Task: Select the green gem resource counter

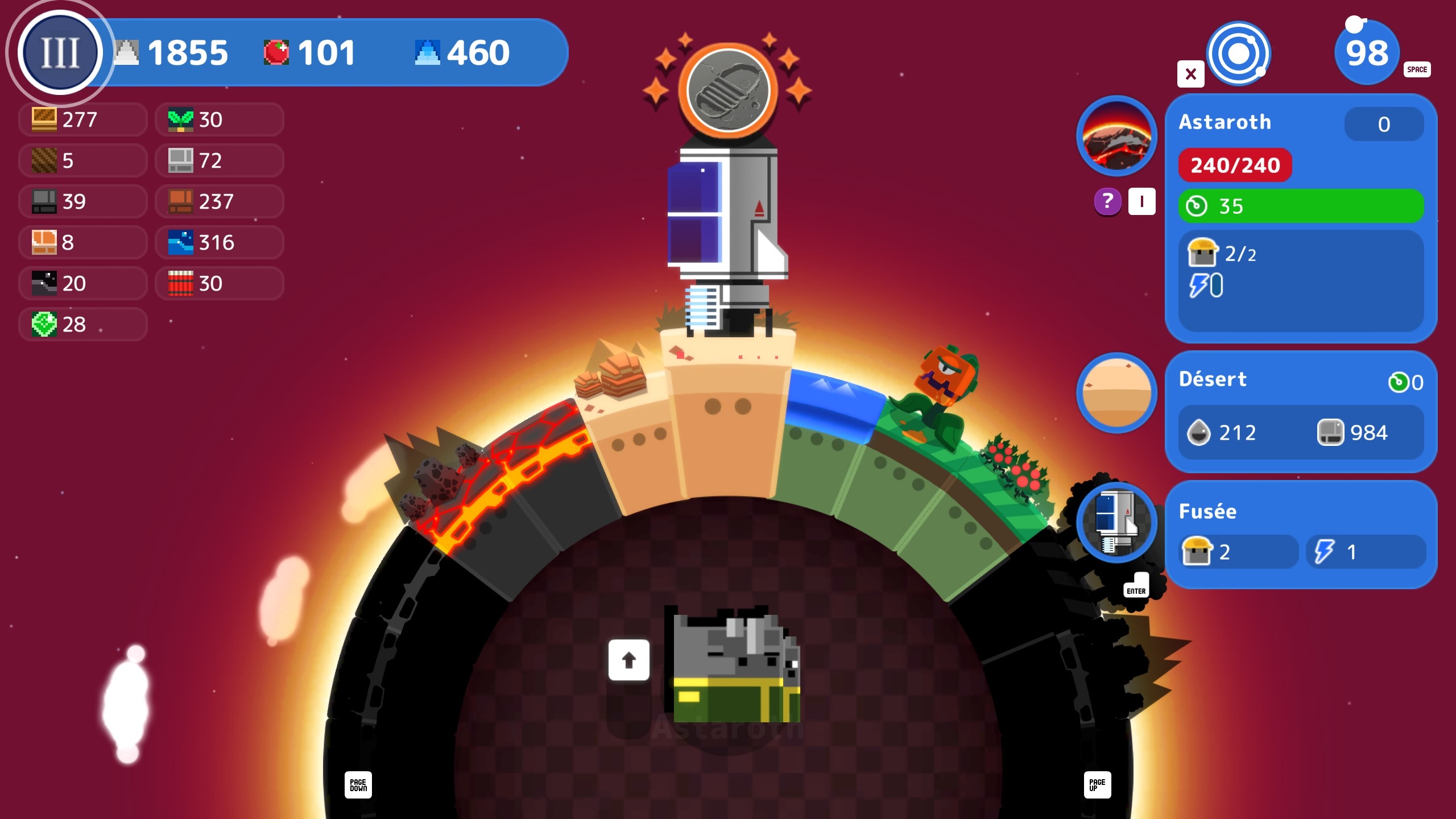Action: (x=83, y=324)
